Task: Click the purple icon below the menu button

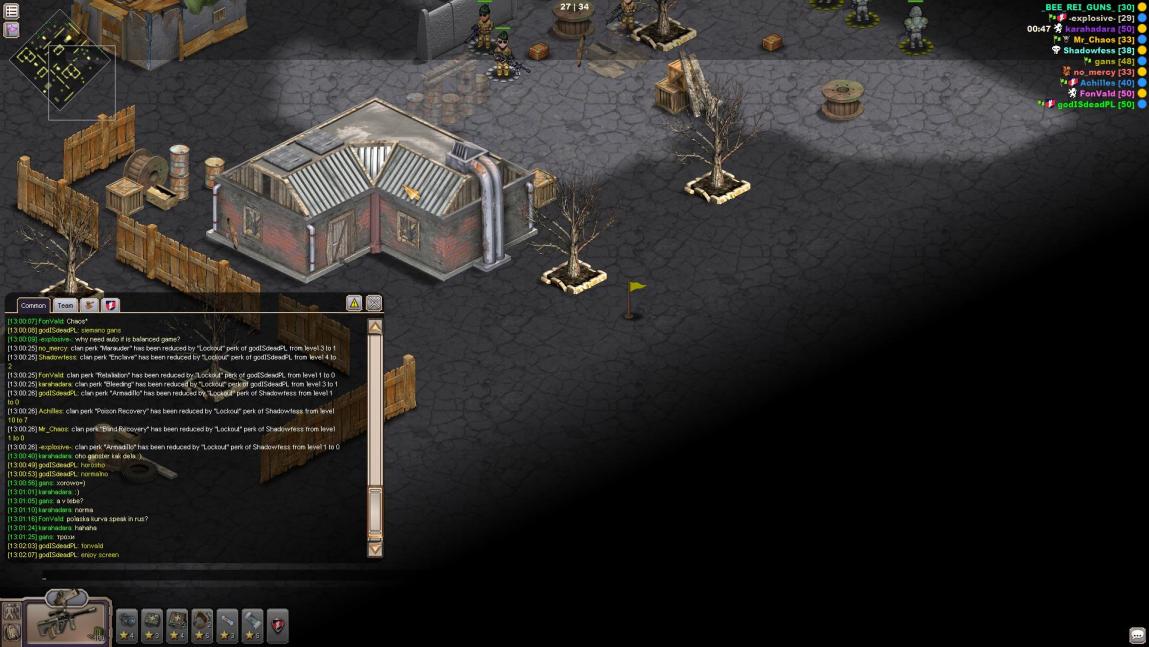Action: point(12,29)
